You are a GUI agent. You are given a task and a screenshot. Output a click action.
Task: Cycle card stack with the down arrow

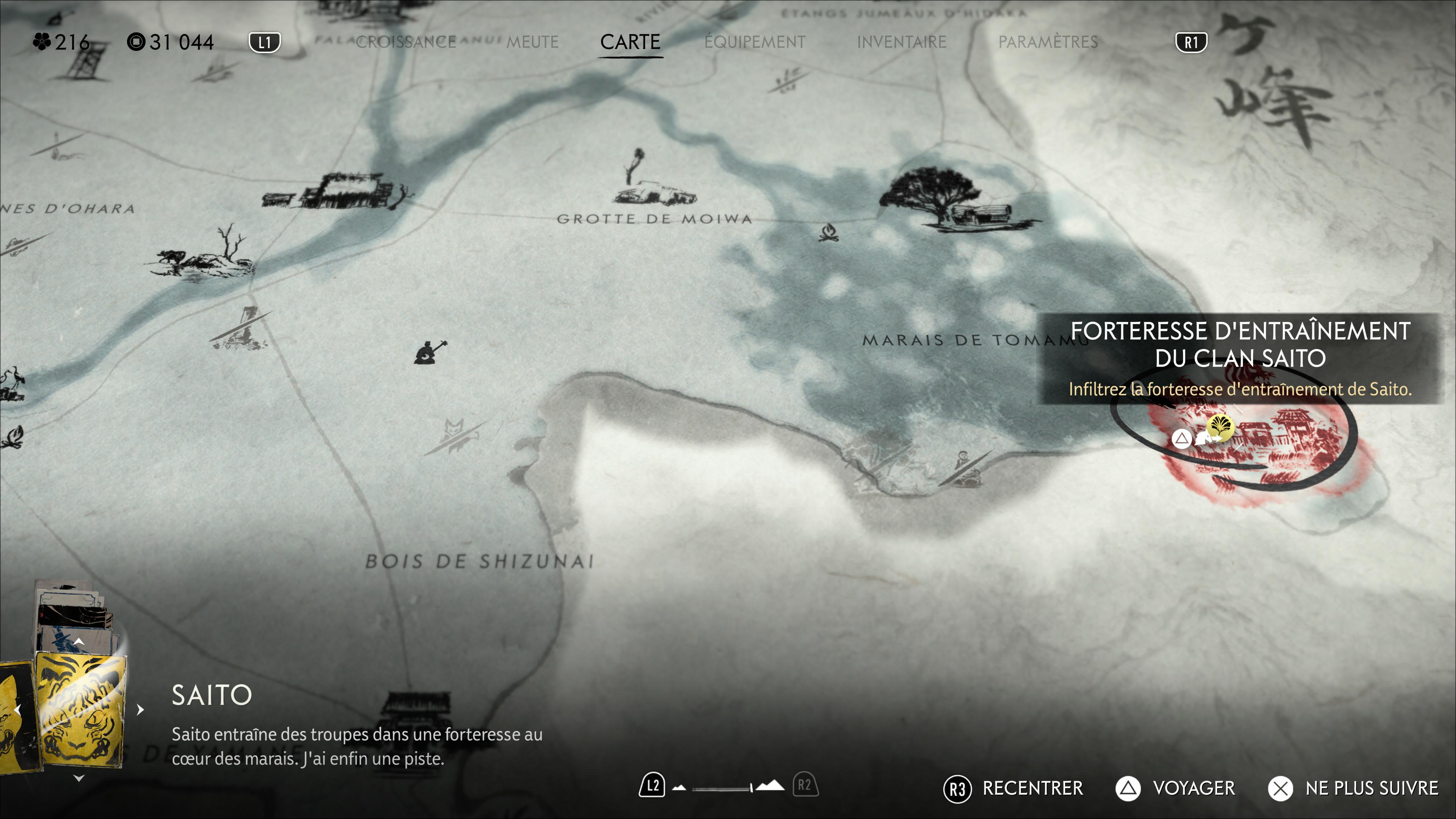point(79,778)
